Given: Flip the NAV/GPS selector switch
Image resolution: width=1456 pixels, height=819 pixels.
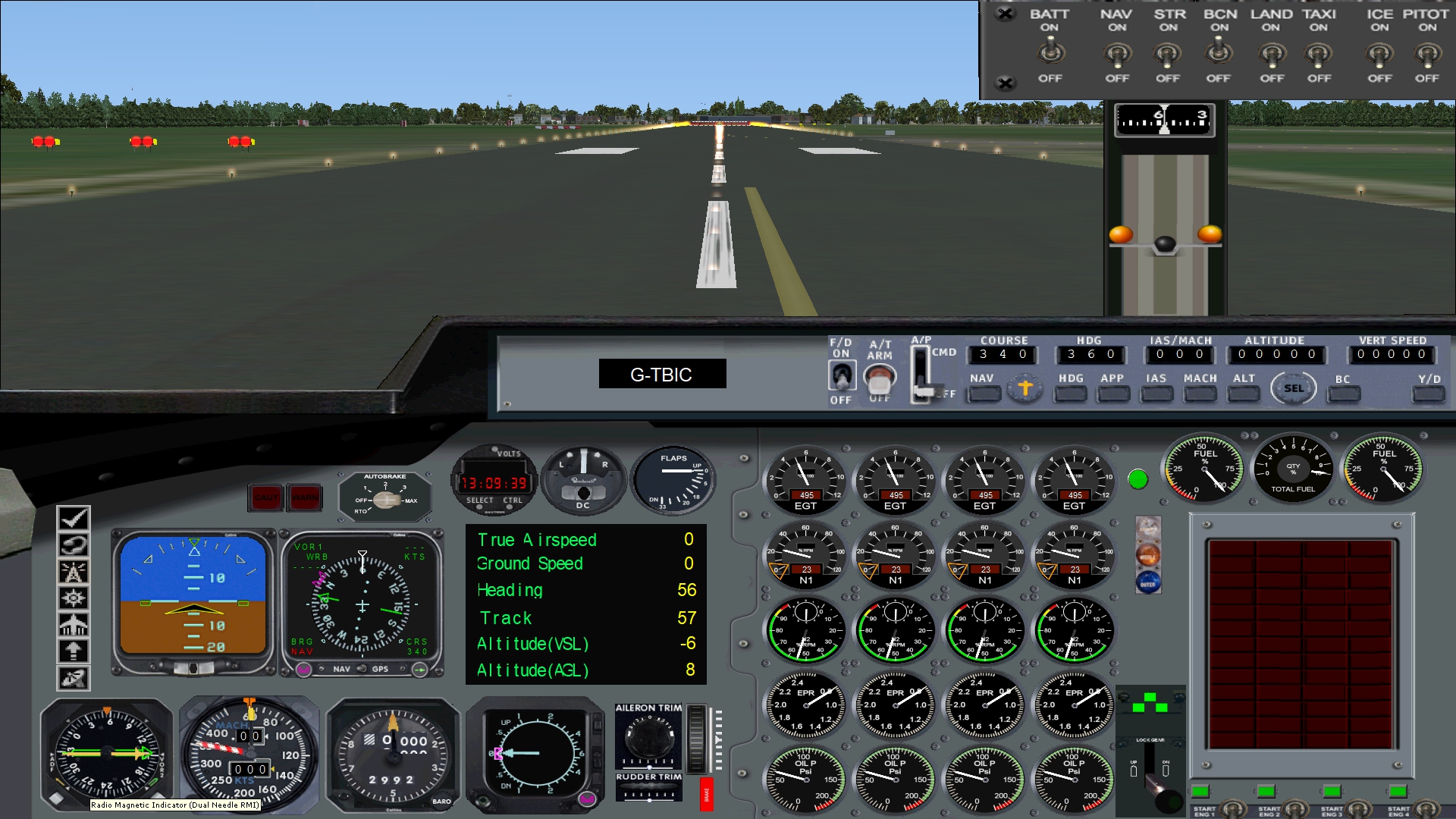Looking at the screenshot, I should (x=362, y=669).
